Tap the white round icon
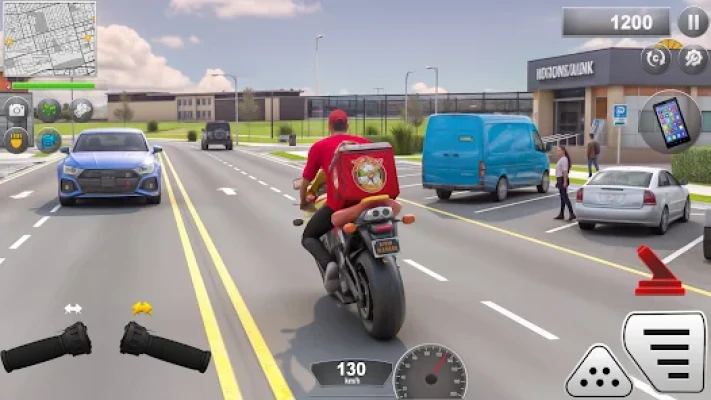711x400 pixels. point(82,108)
